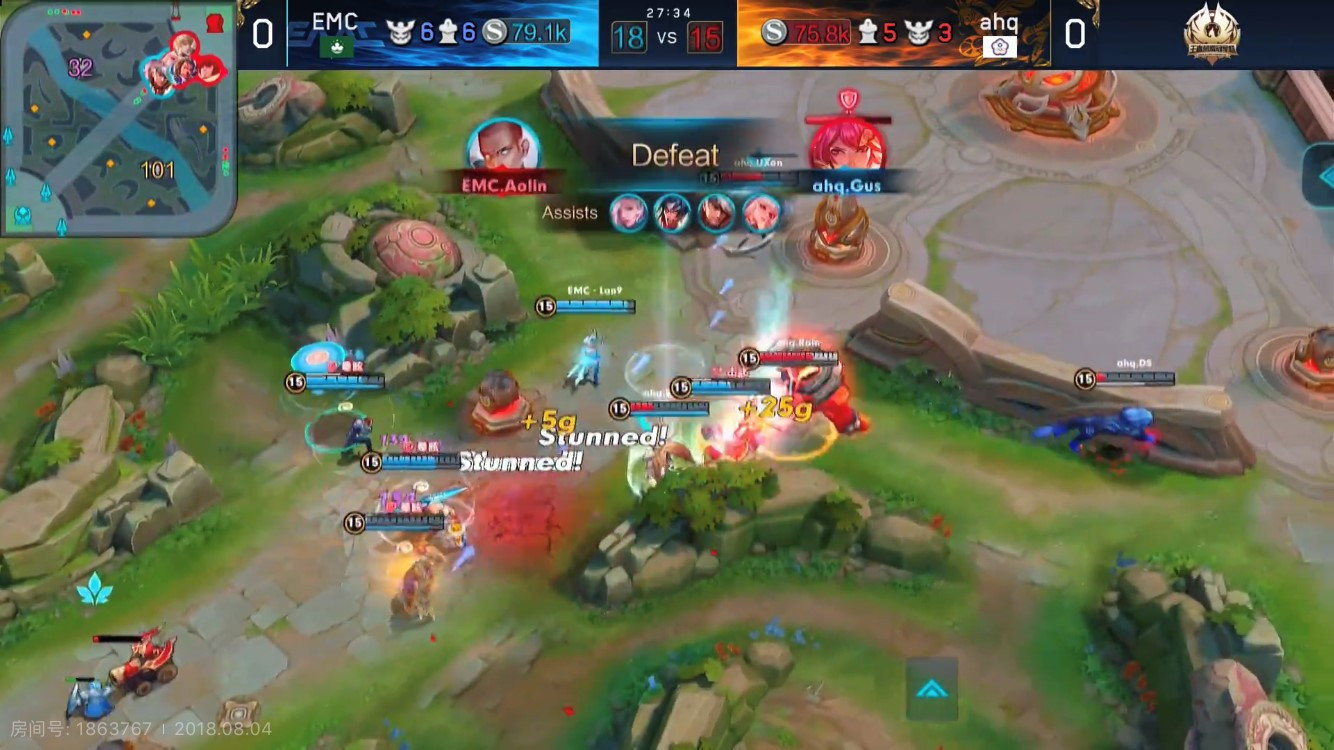Click the ahq.Gus hero portrait in kill feed
Viewport: 1334px width, 750px height.
(x=847, y=145)
